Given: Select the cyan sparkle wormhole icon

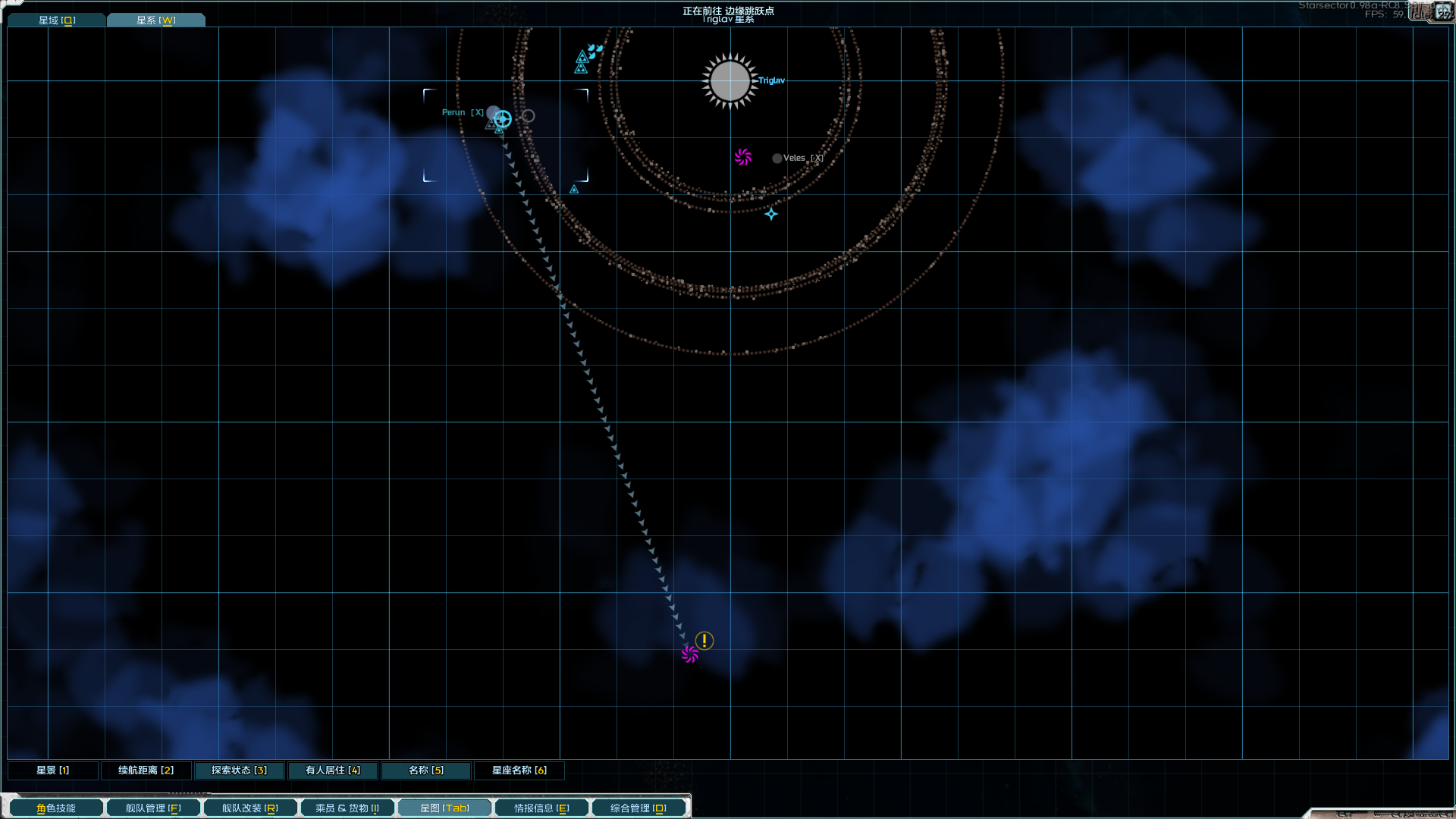Looking at the screenshot, I should click(x=771, y=214).
